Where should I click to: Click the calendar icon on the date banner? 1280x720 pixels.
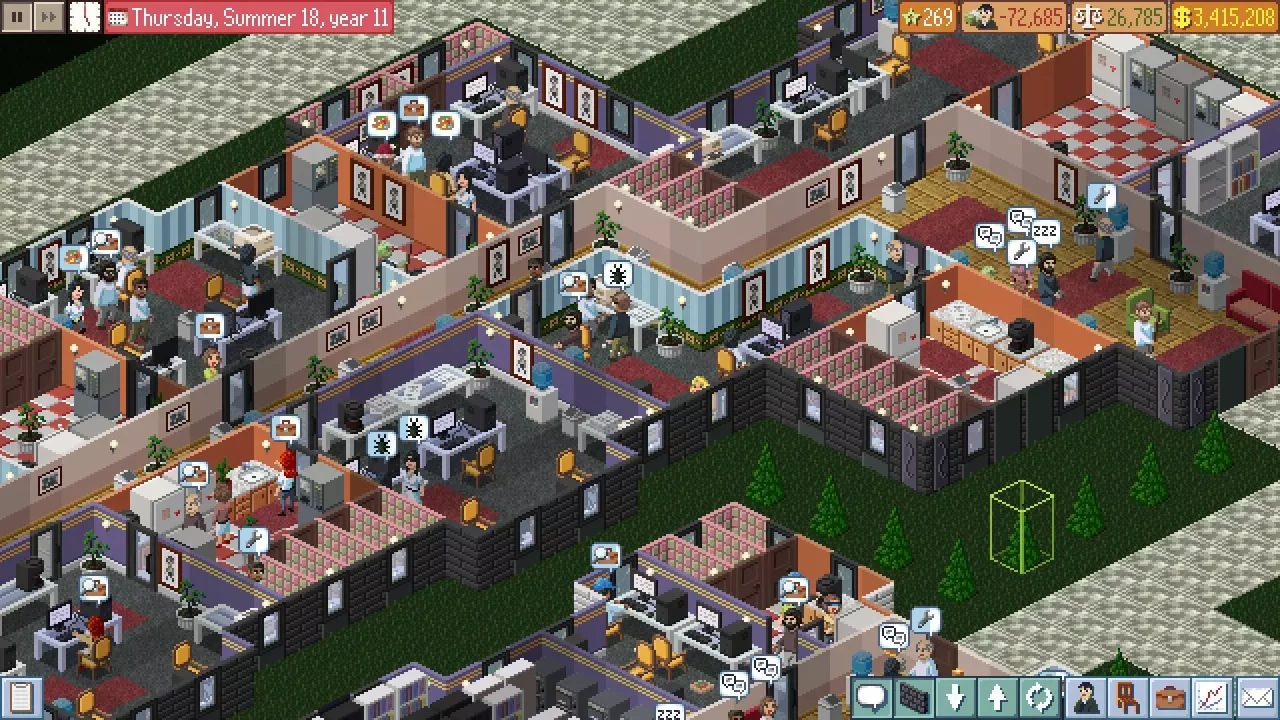click(x=117, y=17)
